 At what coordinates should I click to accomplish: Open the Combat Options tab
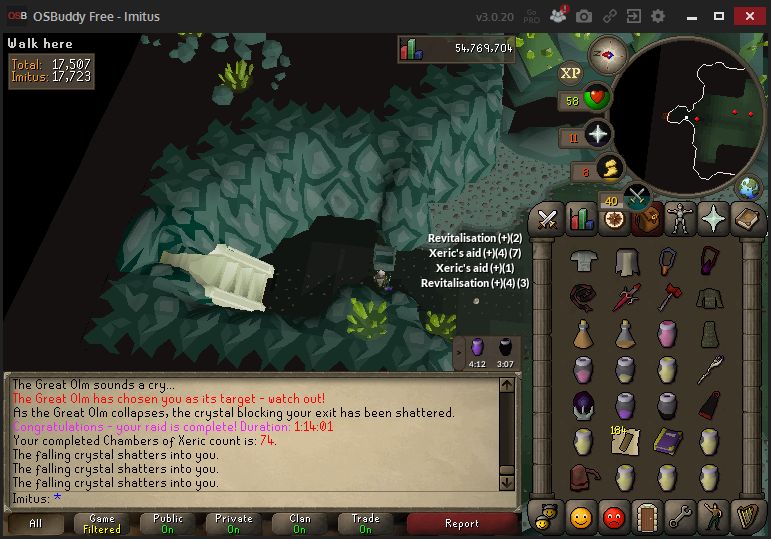[547, 218]
